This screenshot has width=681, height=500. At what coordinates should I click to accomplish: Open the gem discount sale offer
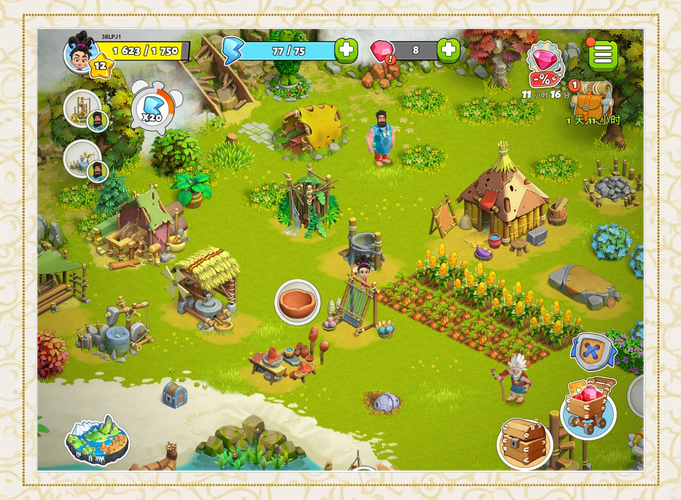[x=544, y=64]
